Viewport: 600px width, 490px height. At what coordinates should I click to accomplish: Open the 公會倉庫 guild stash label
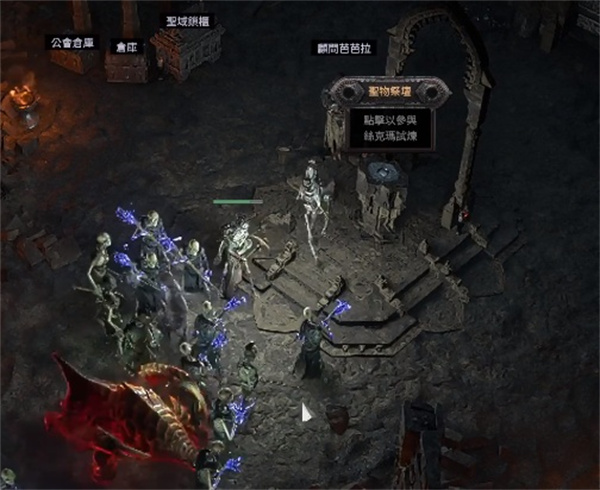coord(75,42)
